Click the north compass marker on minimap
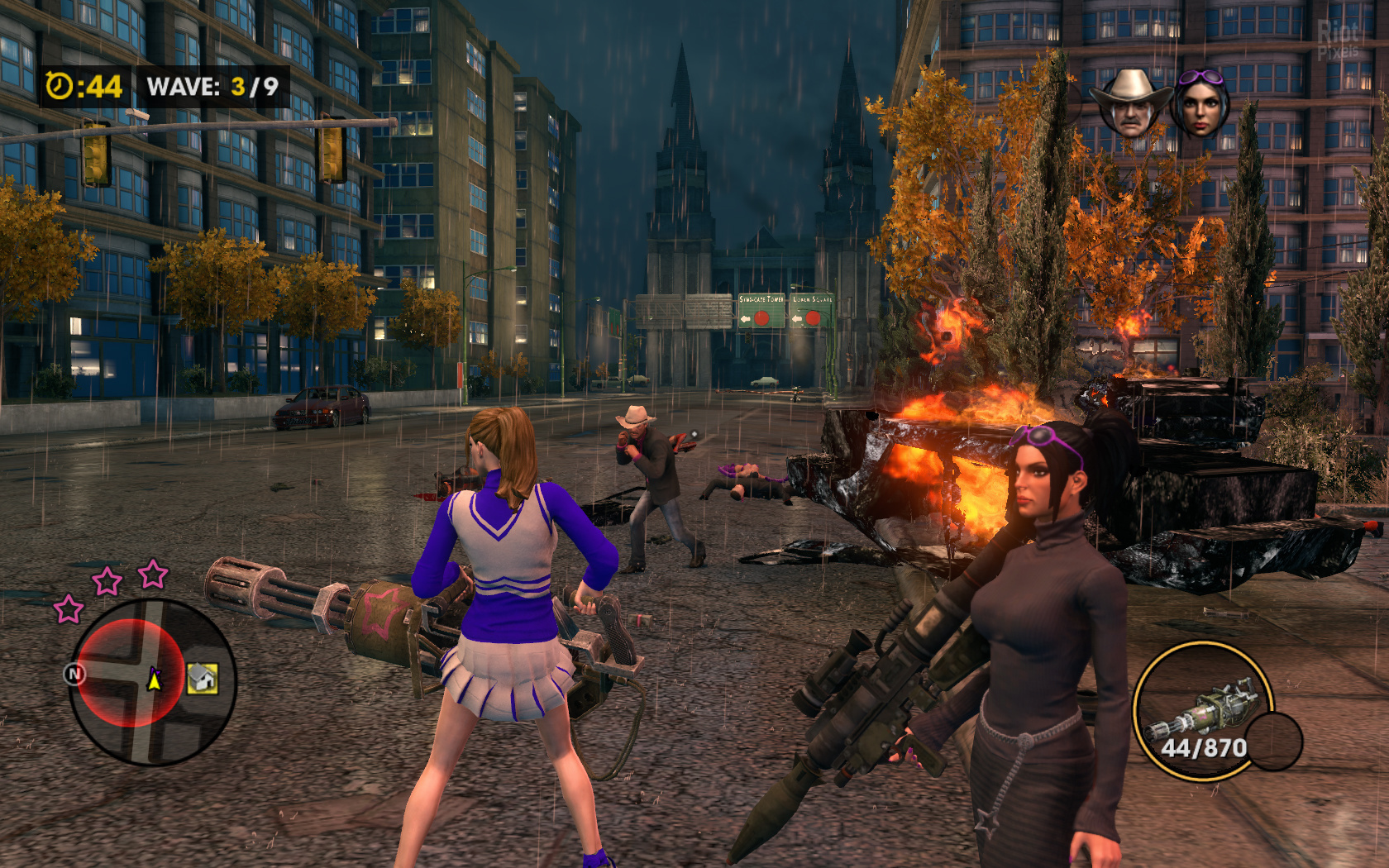Image resolution: width=1389 pixels, height=868 pixels. (x=74, y=674)
